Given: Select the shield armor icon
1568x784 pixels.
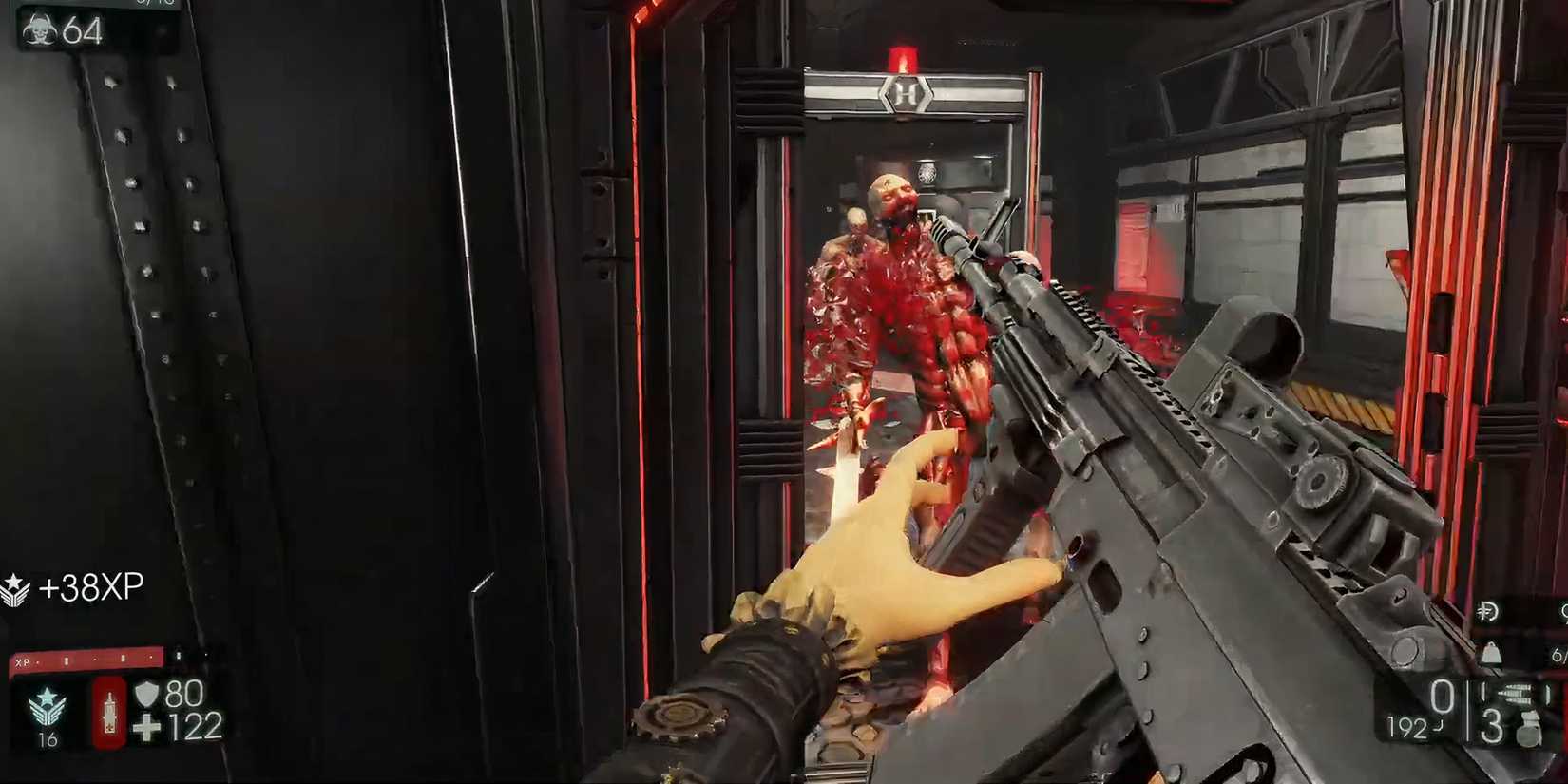Looking at the screenshot, I should 146,694.
